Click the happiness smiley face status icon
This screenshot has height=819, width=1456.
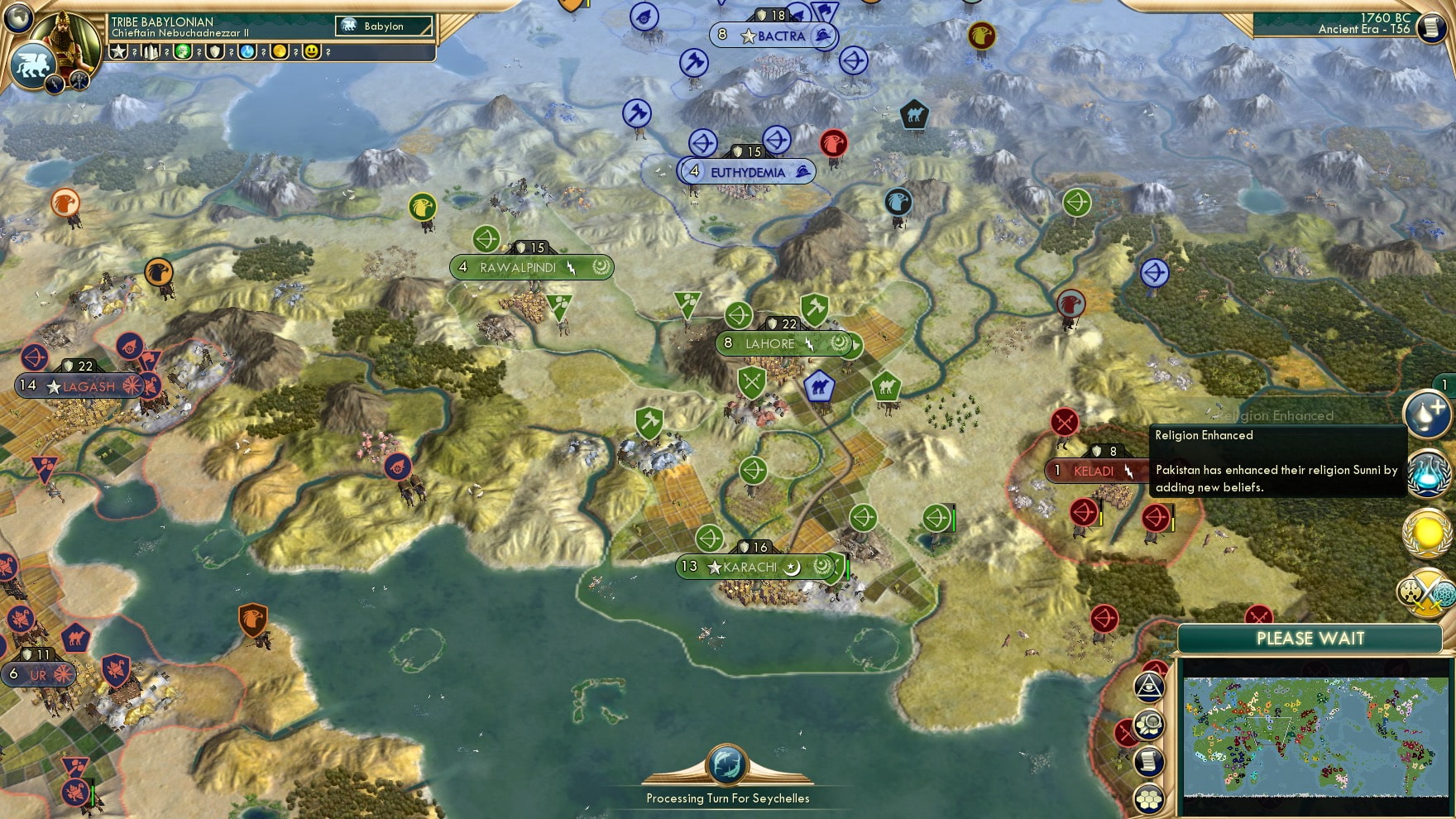point(312,52)
